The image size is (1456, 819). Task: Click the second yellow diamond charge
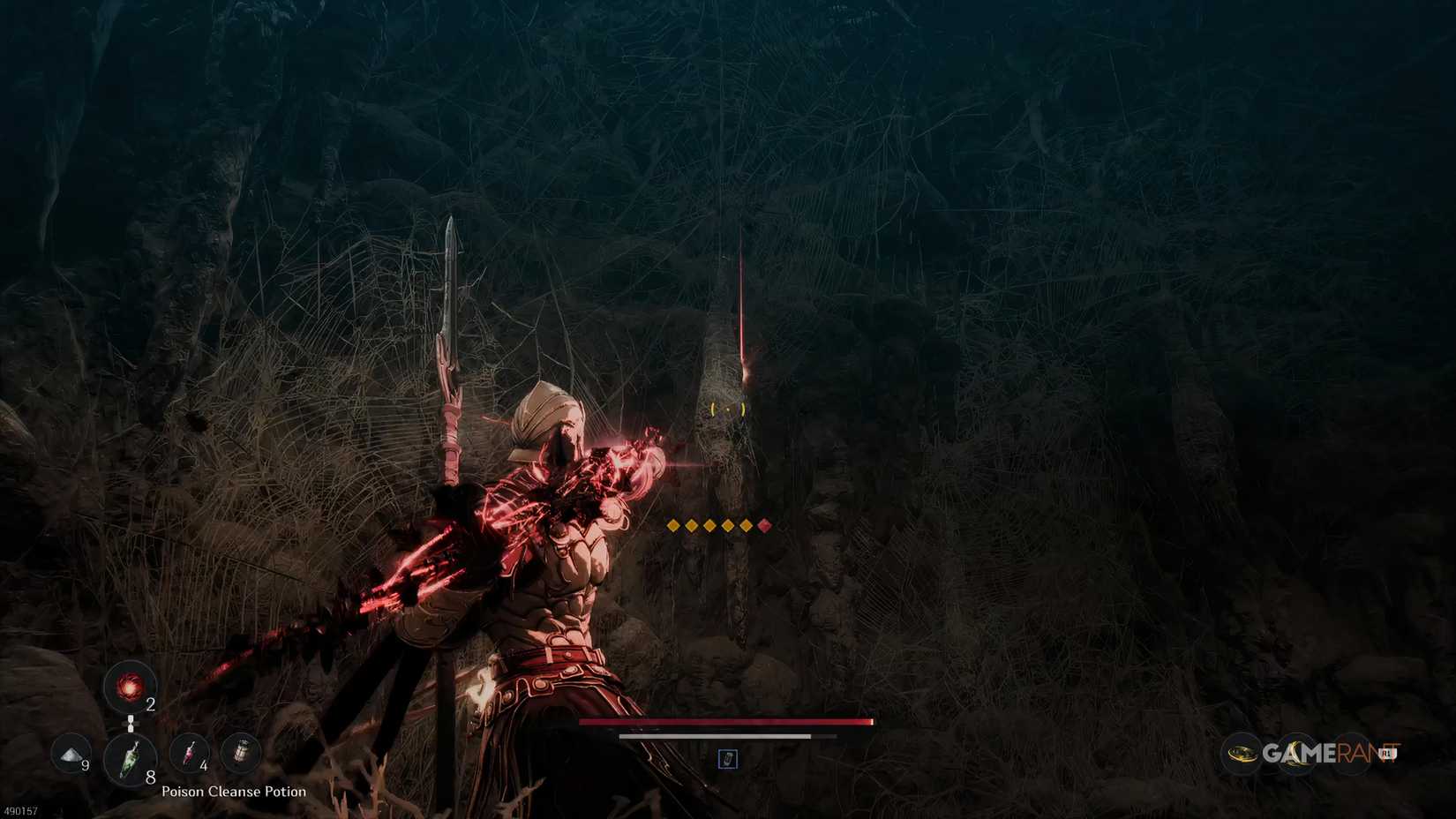692,525
